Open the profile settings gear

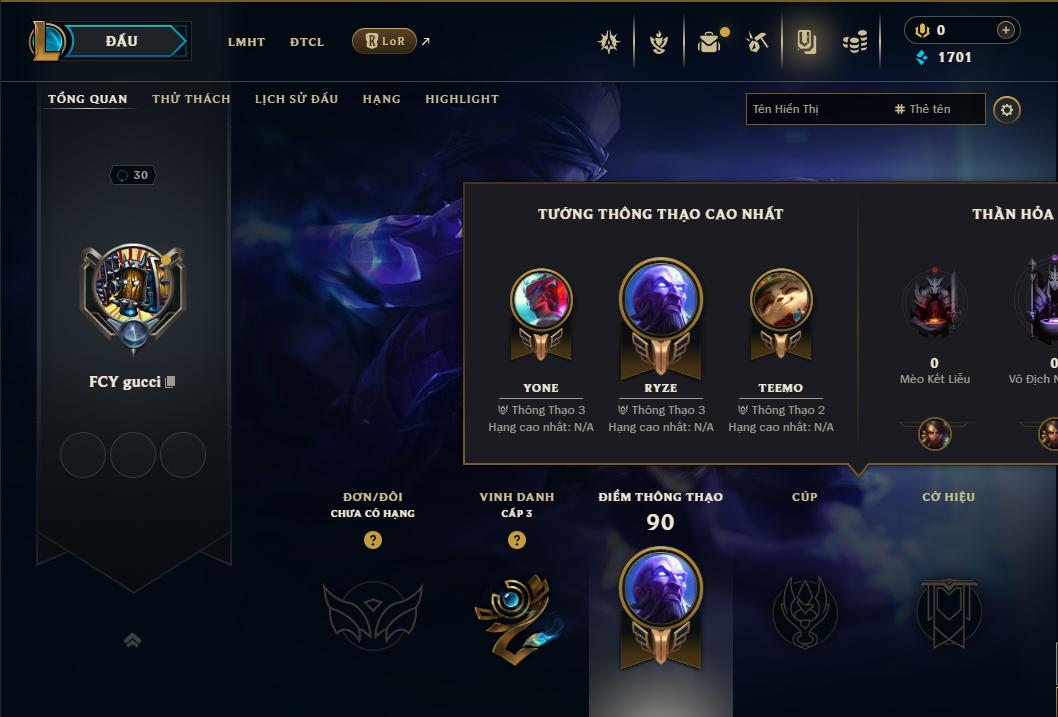coord(1007,109)
